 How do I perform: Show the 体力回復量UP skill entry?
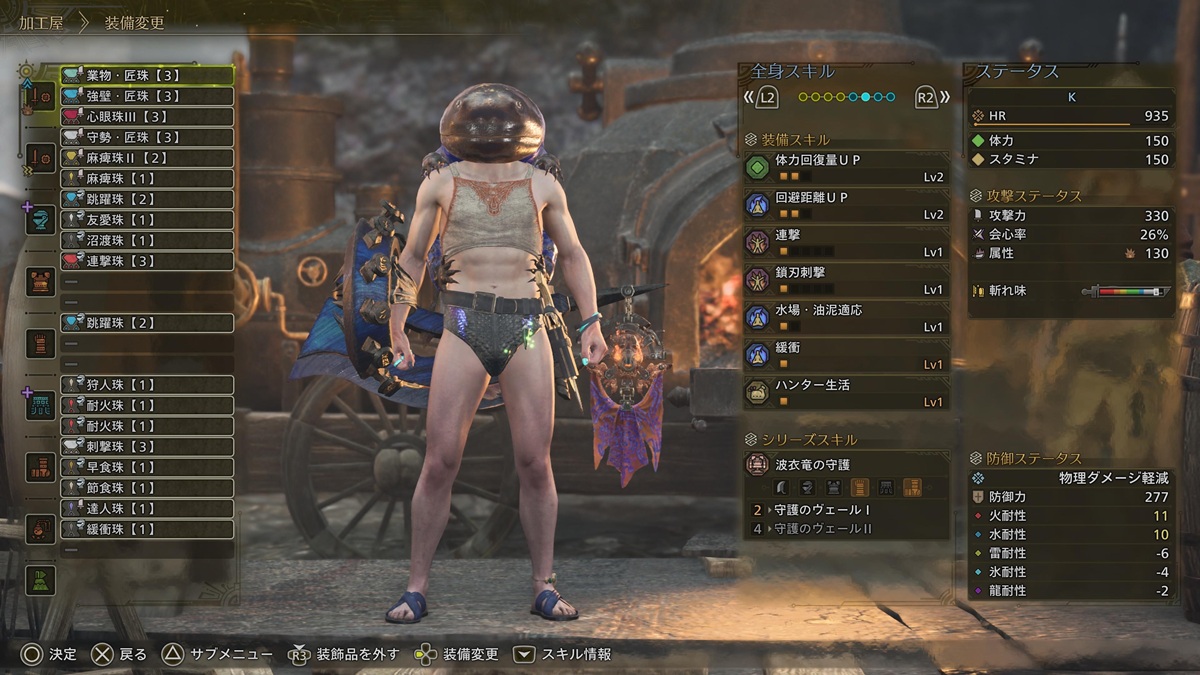[846, 168]
